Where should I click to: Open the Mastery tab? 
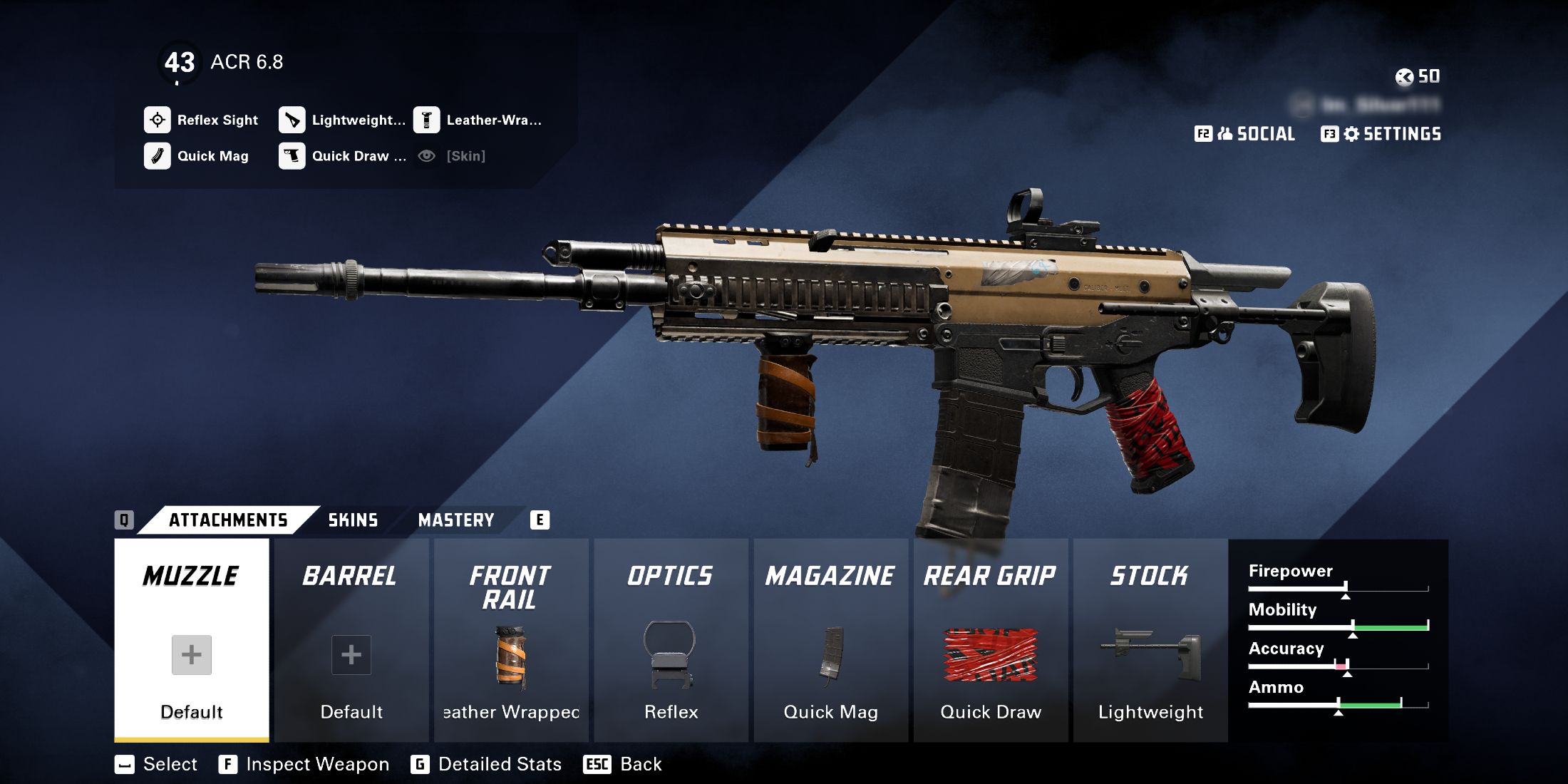(x=456, y=520)
